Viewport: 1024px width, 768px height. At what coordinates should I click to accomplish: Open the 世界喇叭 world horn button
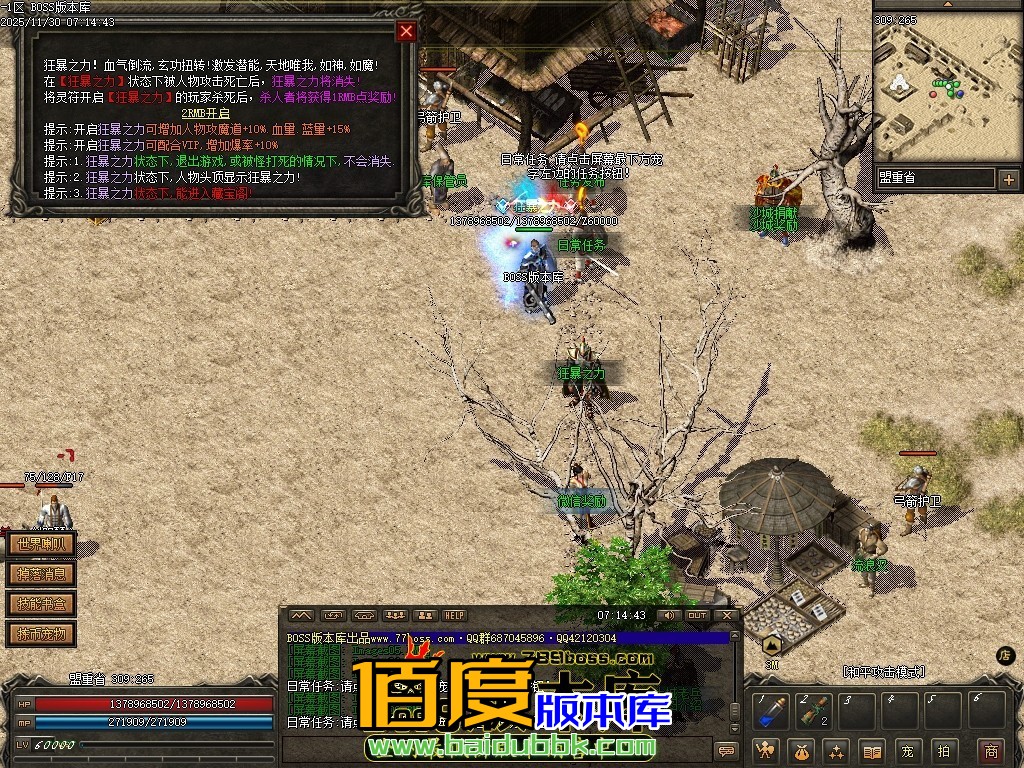[x=41, y=545]
